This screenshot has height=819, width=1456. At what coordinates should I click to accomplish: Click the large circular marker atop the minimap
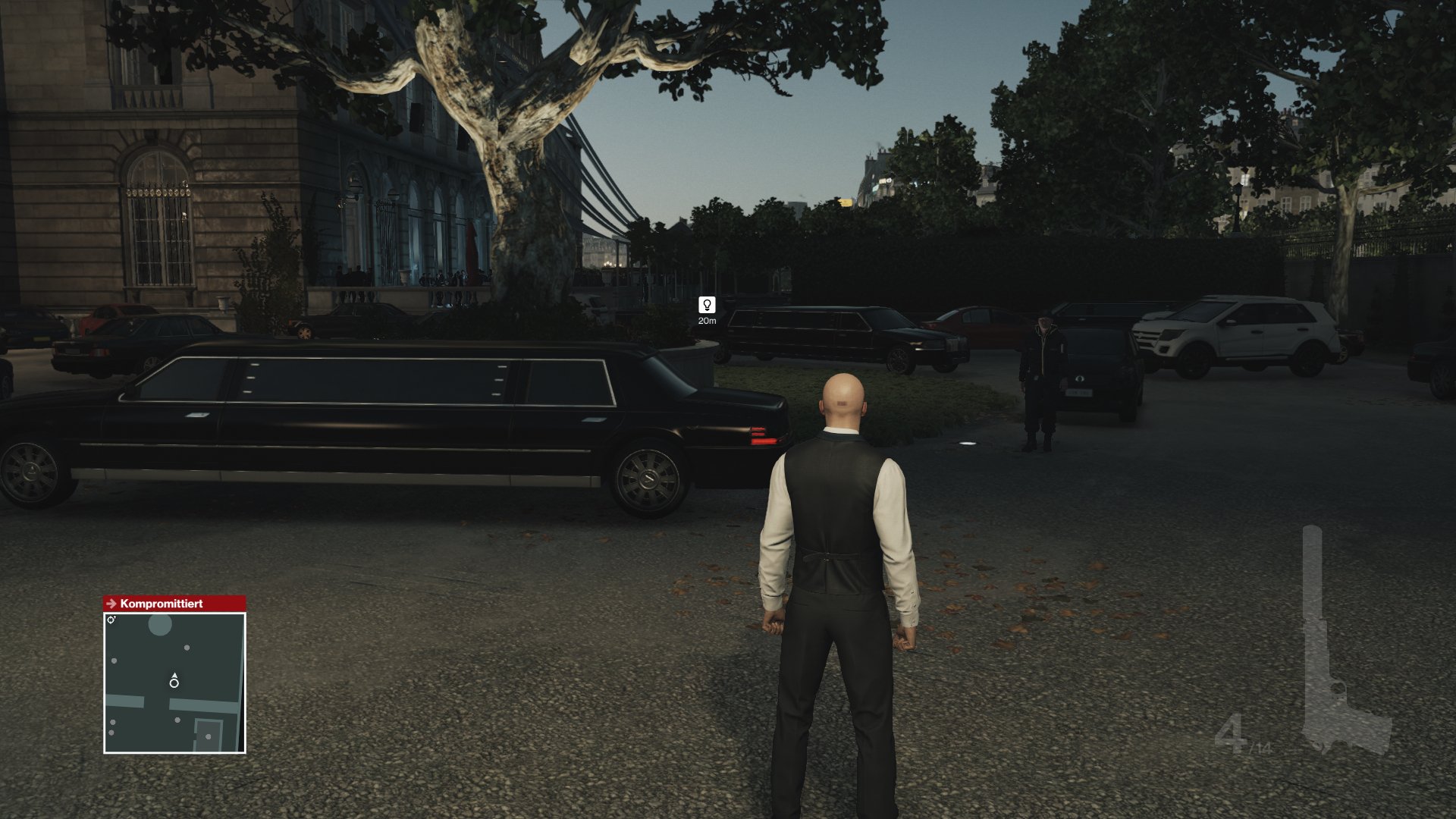point(160,625)
